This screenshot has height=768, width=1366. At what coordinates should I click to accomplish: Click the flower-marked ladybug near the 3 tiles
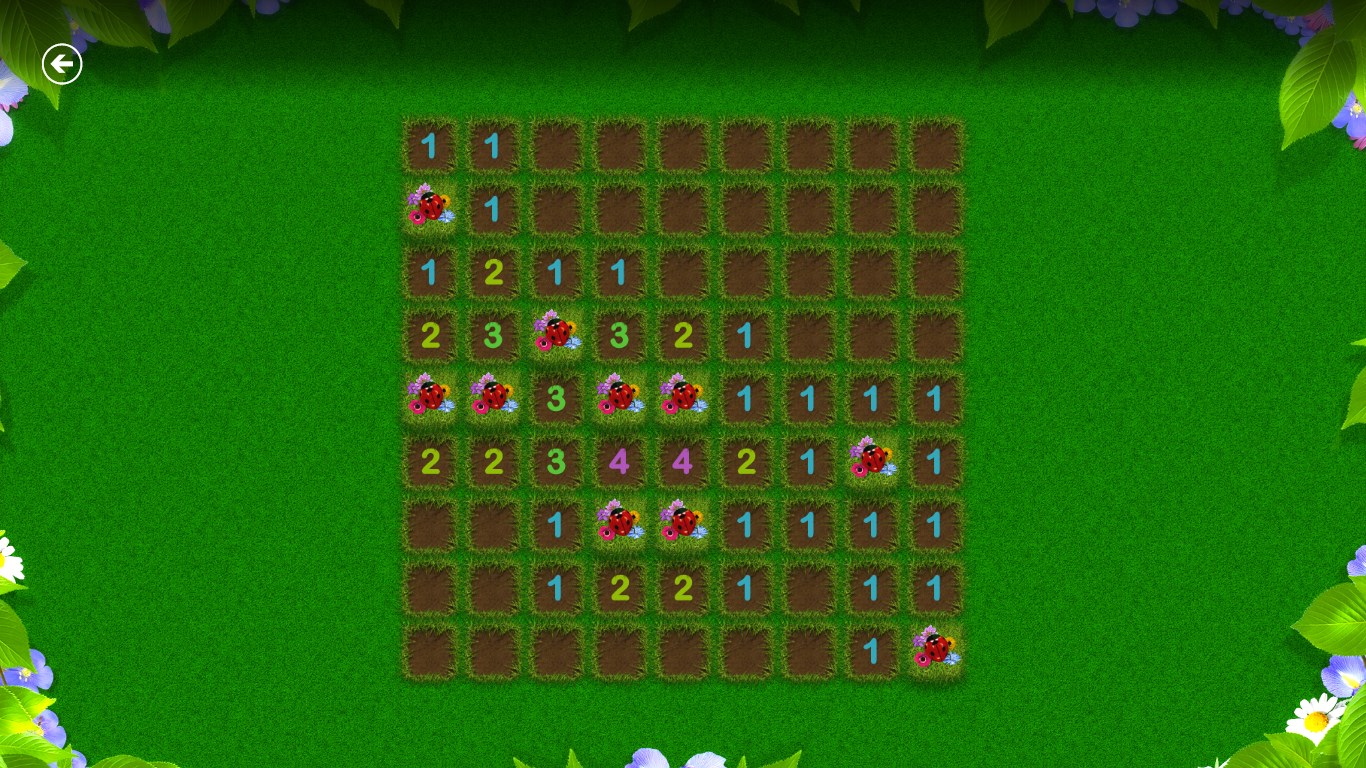click(556, 333)
